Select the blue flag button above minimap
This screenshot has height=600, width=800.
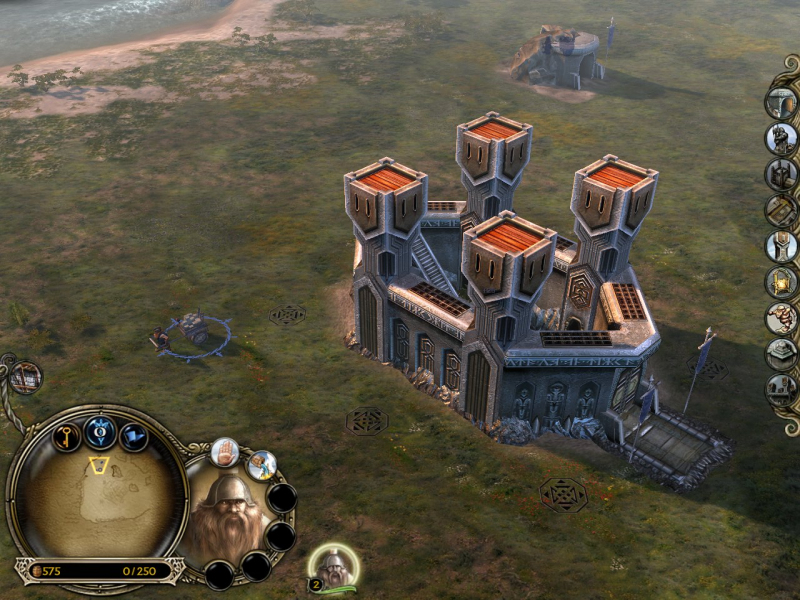click(x=133, y=437)
